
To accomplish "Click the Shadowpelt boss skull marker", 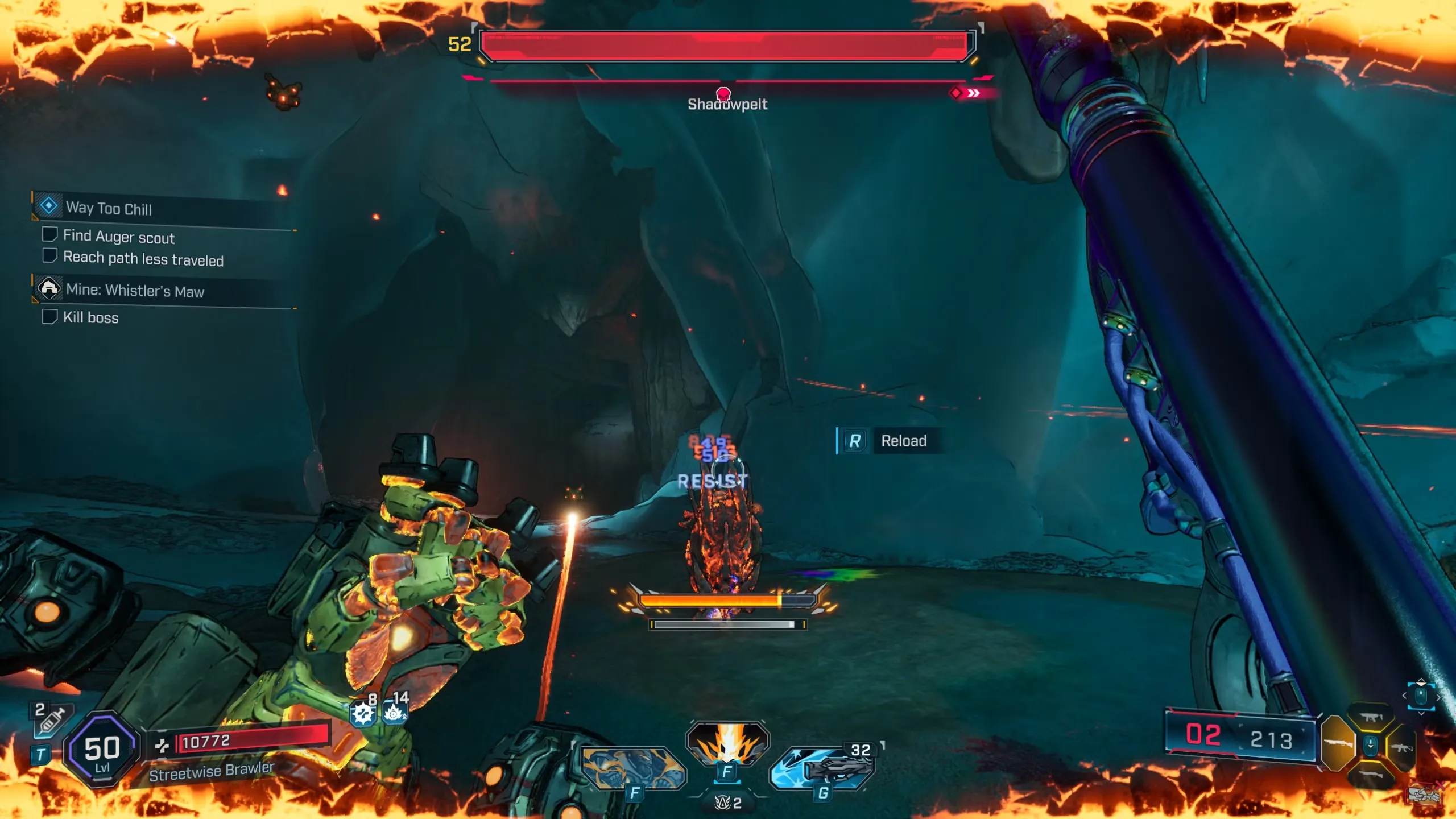I will (723, 93).
